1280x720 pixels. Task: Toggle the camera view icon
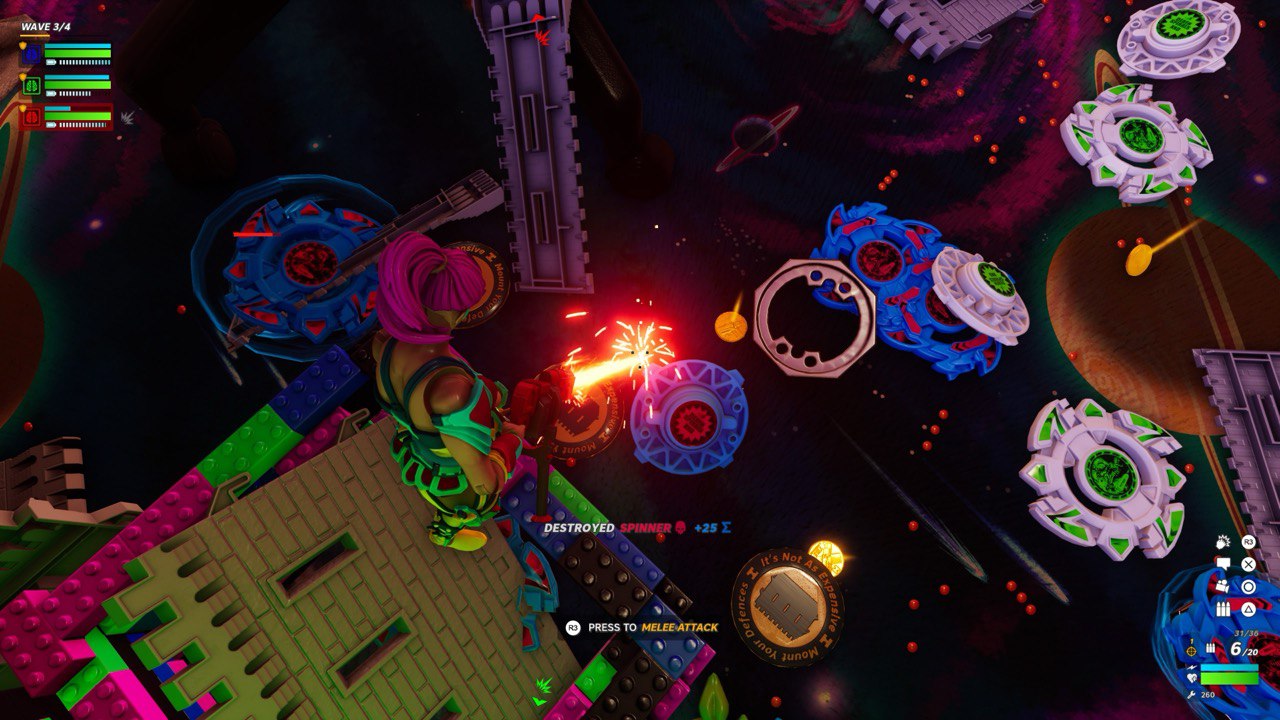[x=1223, y=586]
